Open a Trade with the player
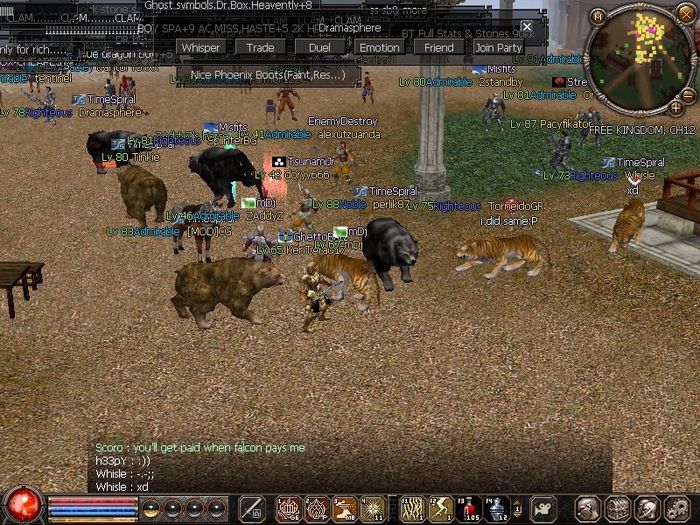This screenshot has height=525, width=700. pyautogui.click(x=260, y=47)
